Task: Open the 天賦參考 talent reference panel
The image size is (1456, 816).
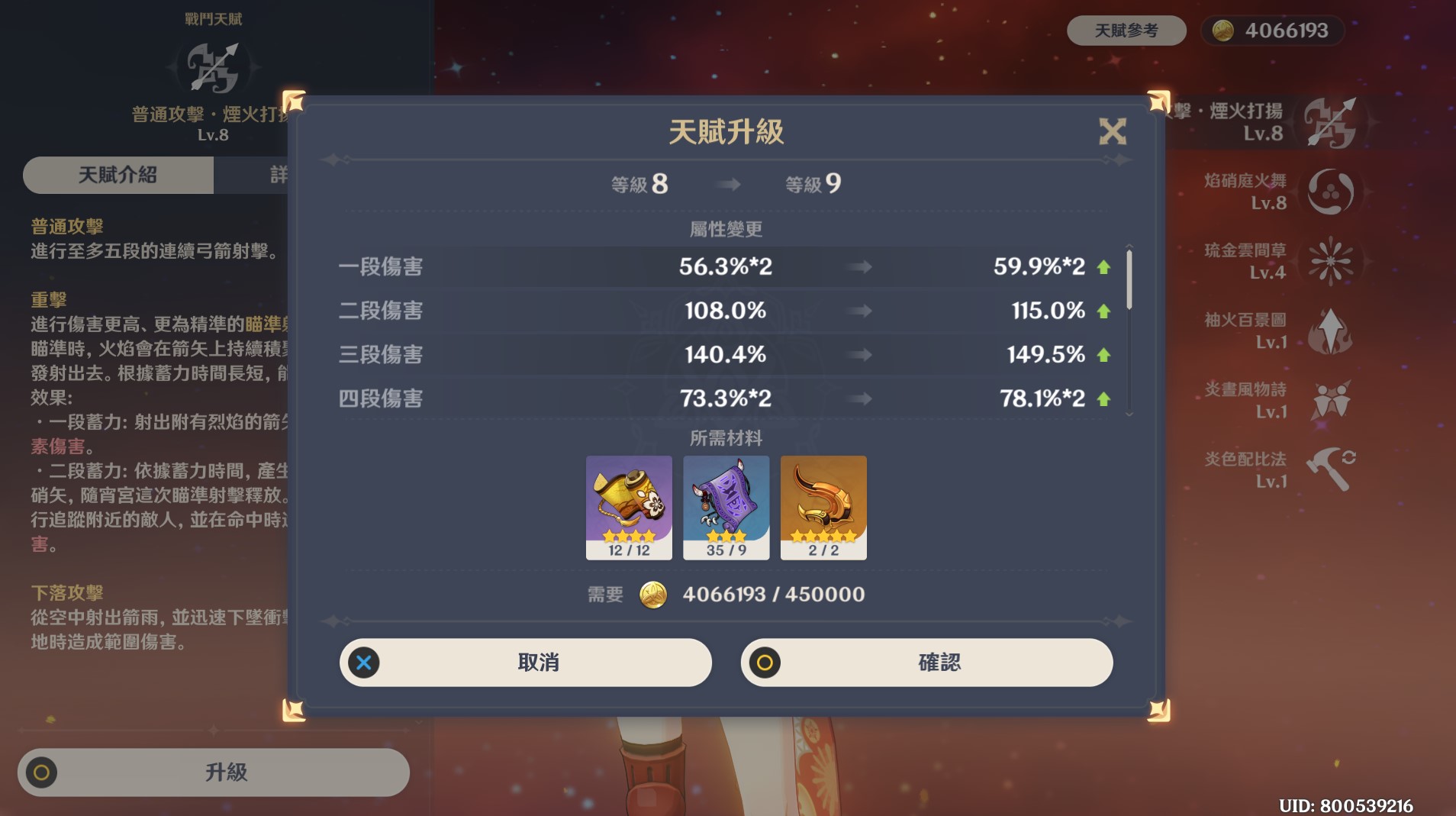Action: click(x=1128, y=31)
